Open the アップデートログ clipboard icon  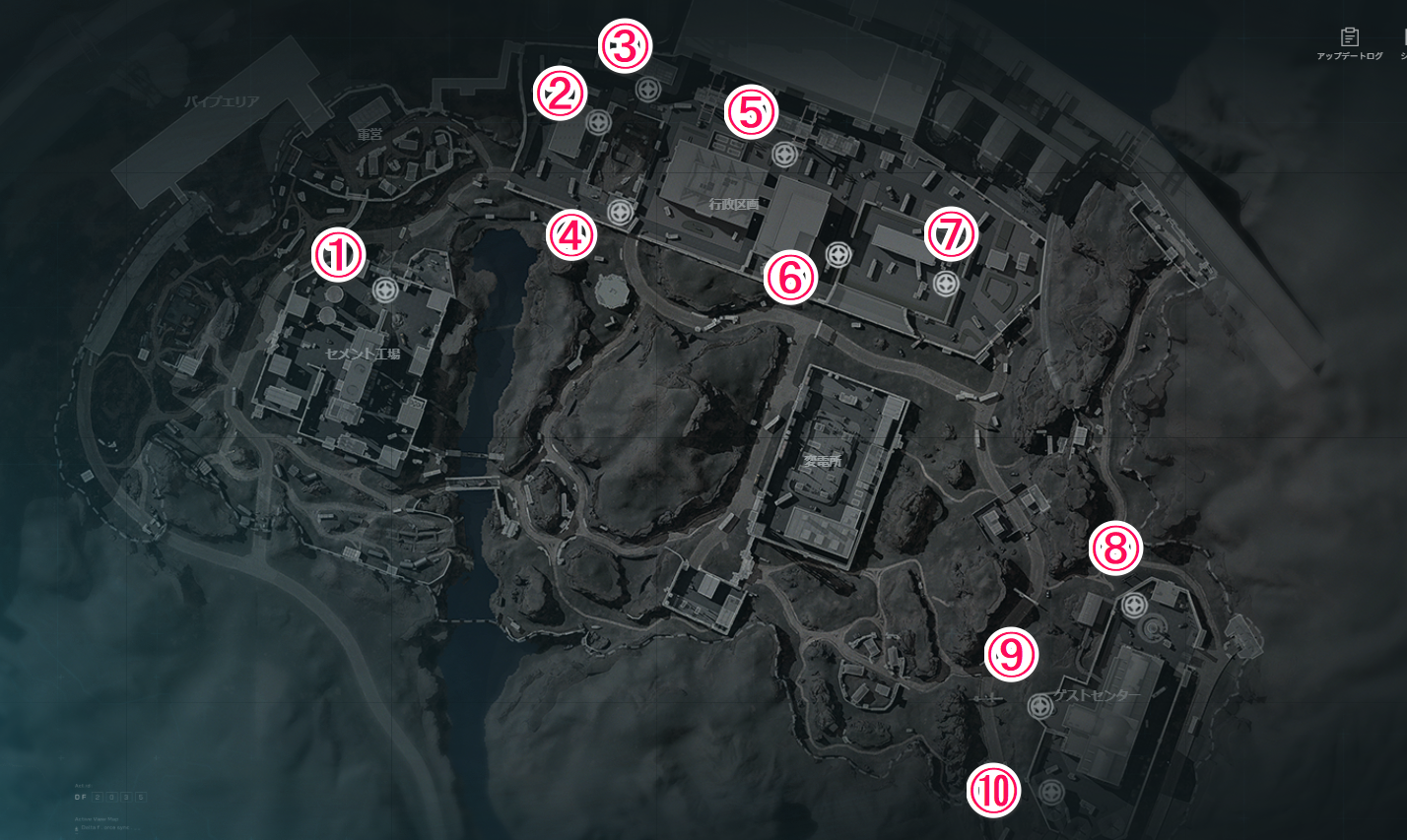pyautogui.click(x=1350, y=34)
